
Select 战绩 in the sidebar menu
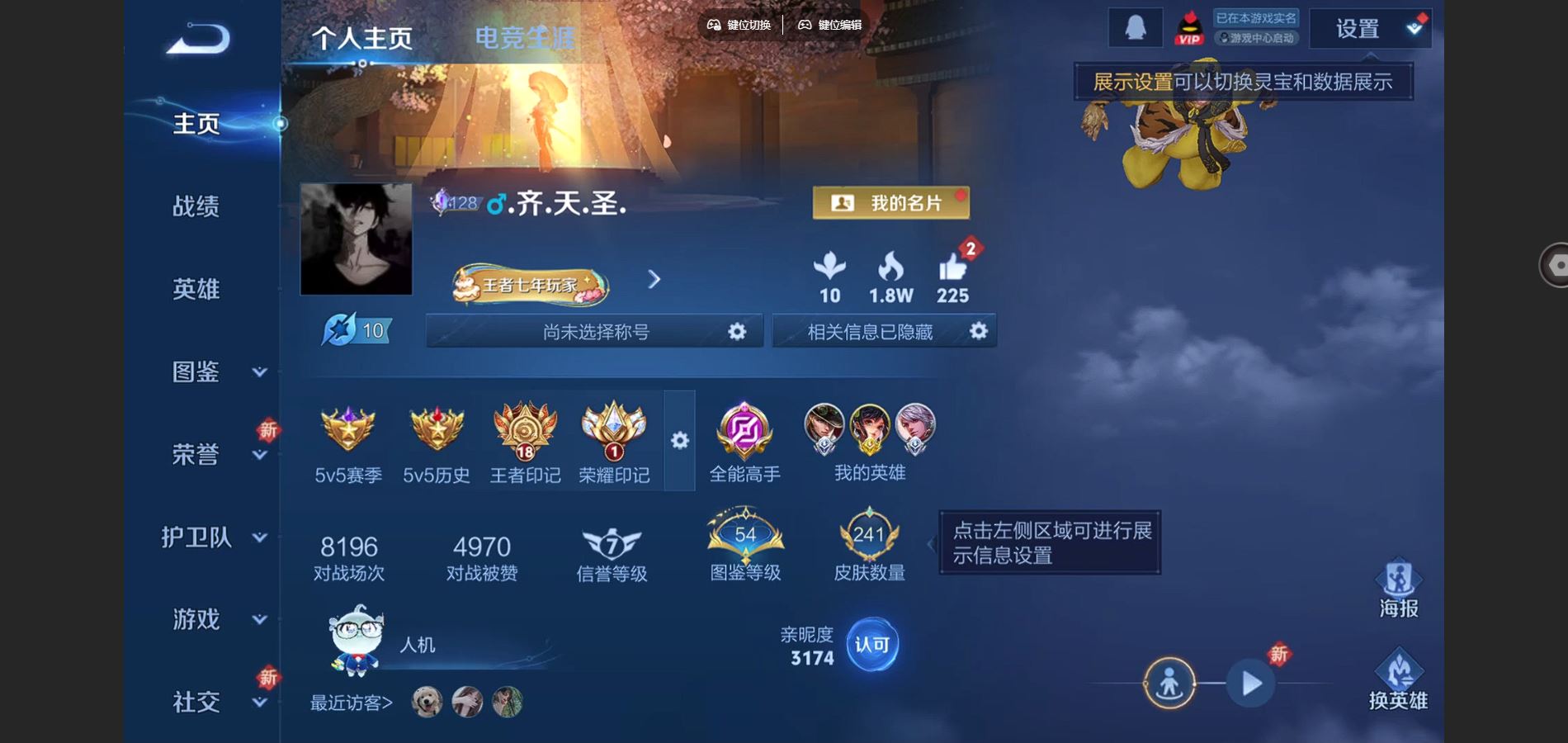pos(198,206)
